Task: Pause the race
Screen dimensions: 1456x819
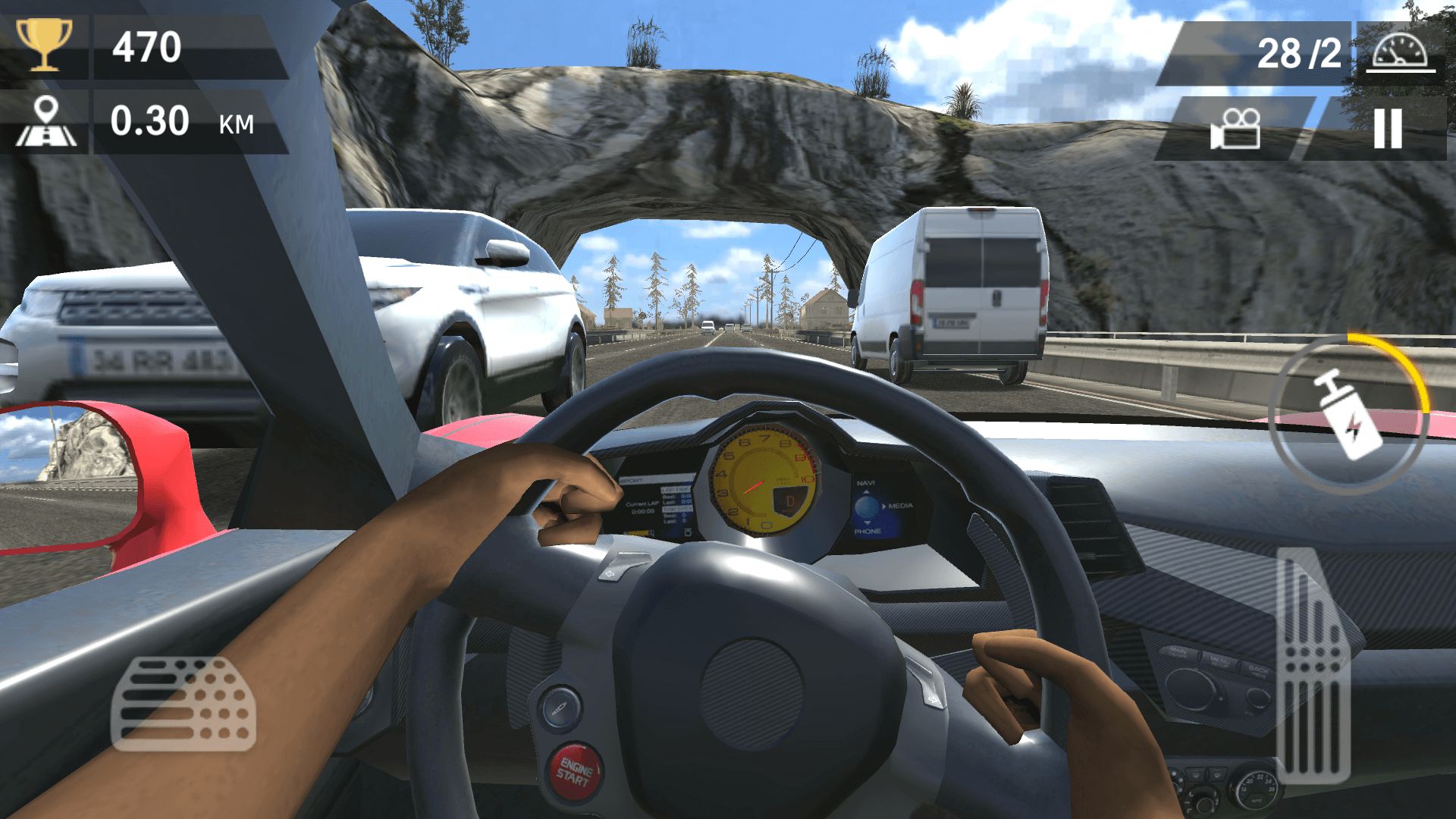Action: click(1387, 129)
